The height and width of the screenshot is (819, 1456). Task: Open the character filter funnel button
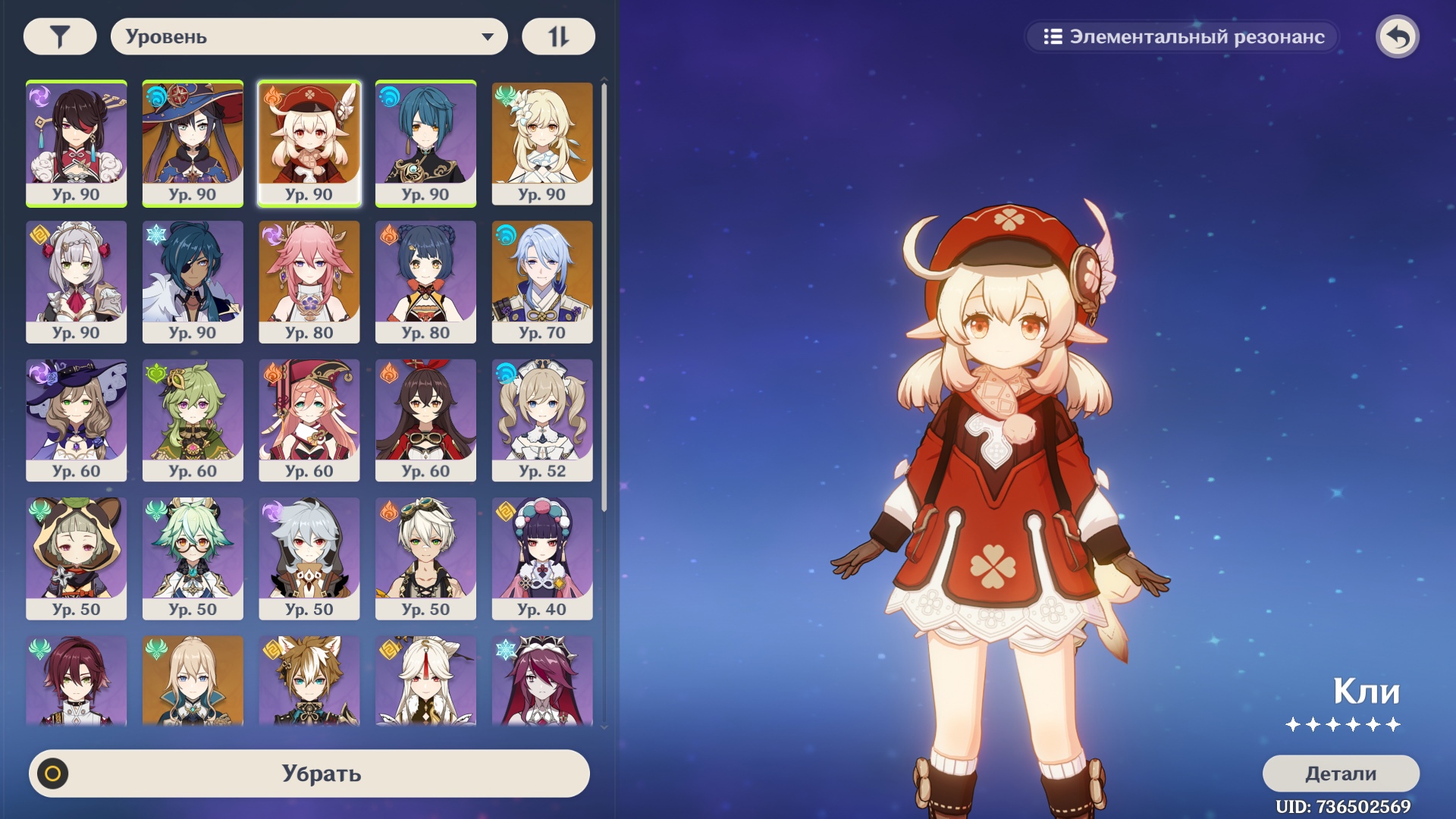[x=60, y=36]
